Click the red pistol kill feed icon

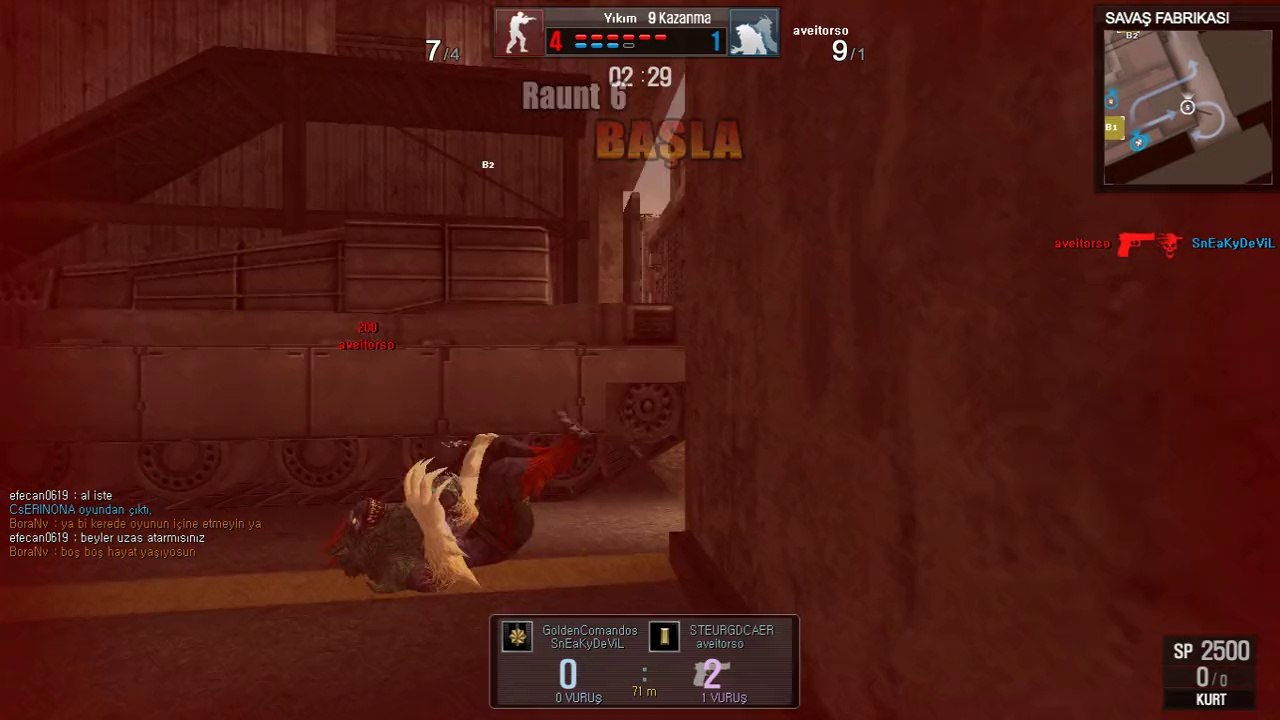1135,244
